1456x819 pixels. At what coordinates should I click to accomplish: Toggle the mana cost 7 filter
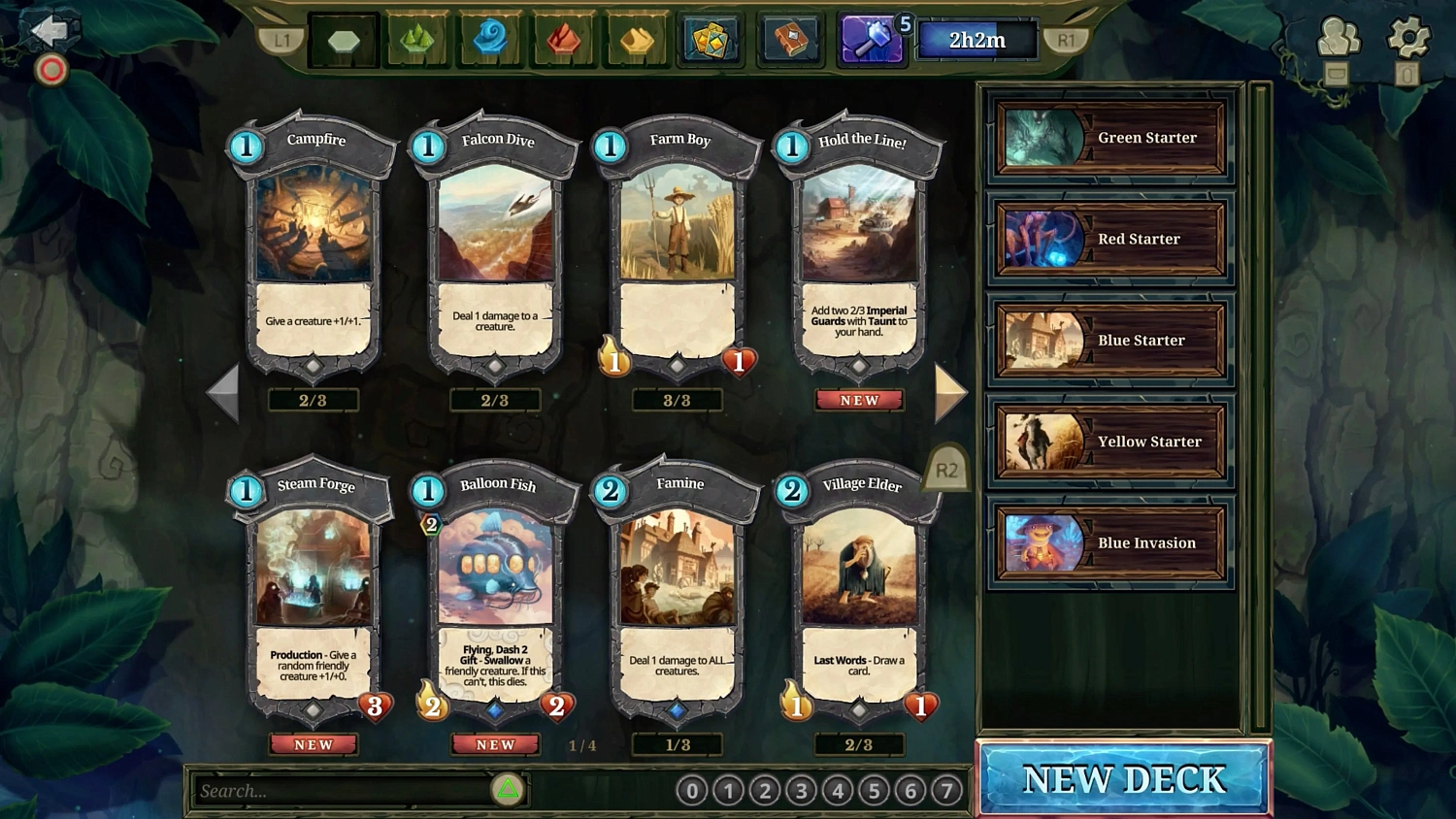click(945, 791)
